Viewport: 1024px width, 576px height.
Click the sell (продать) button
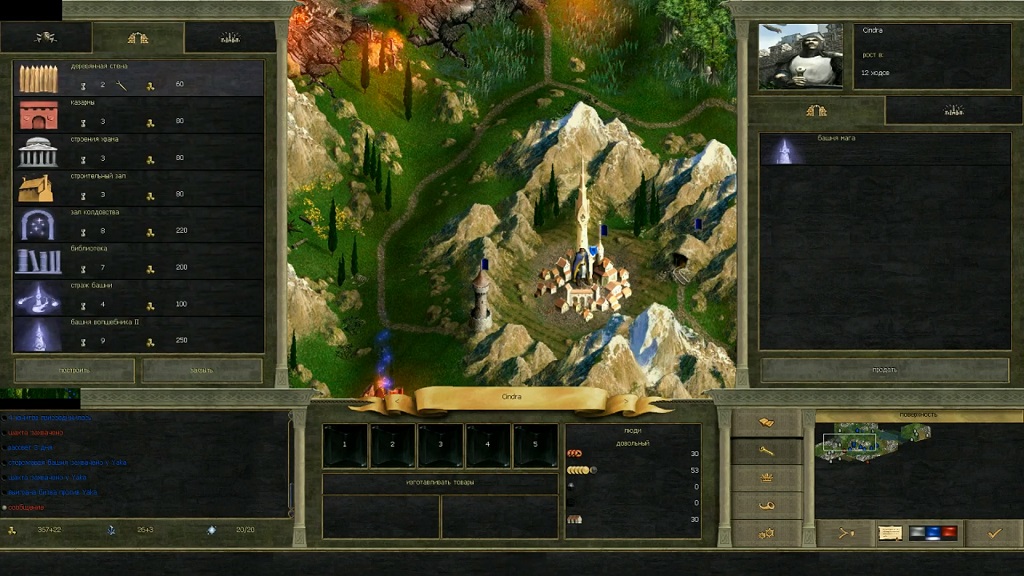coord(884,369)
